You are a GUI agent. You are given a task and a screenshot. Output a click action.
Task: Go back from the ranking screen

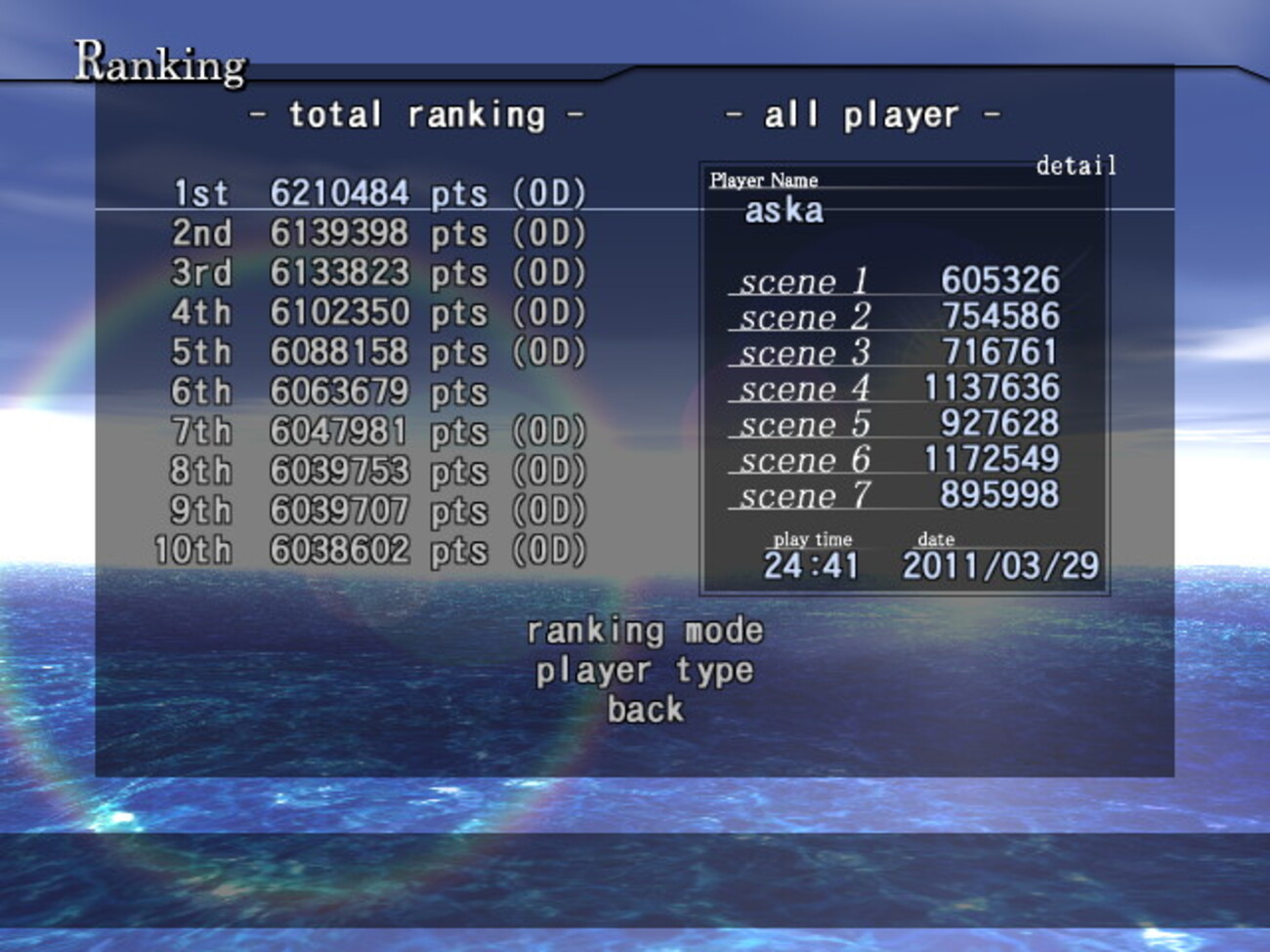[645, 710]
